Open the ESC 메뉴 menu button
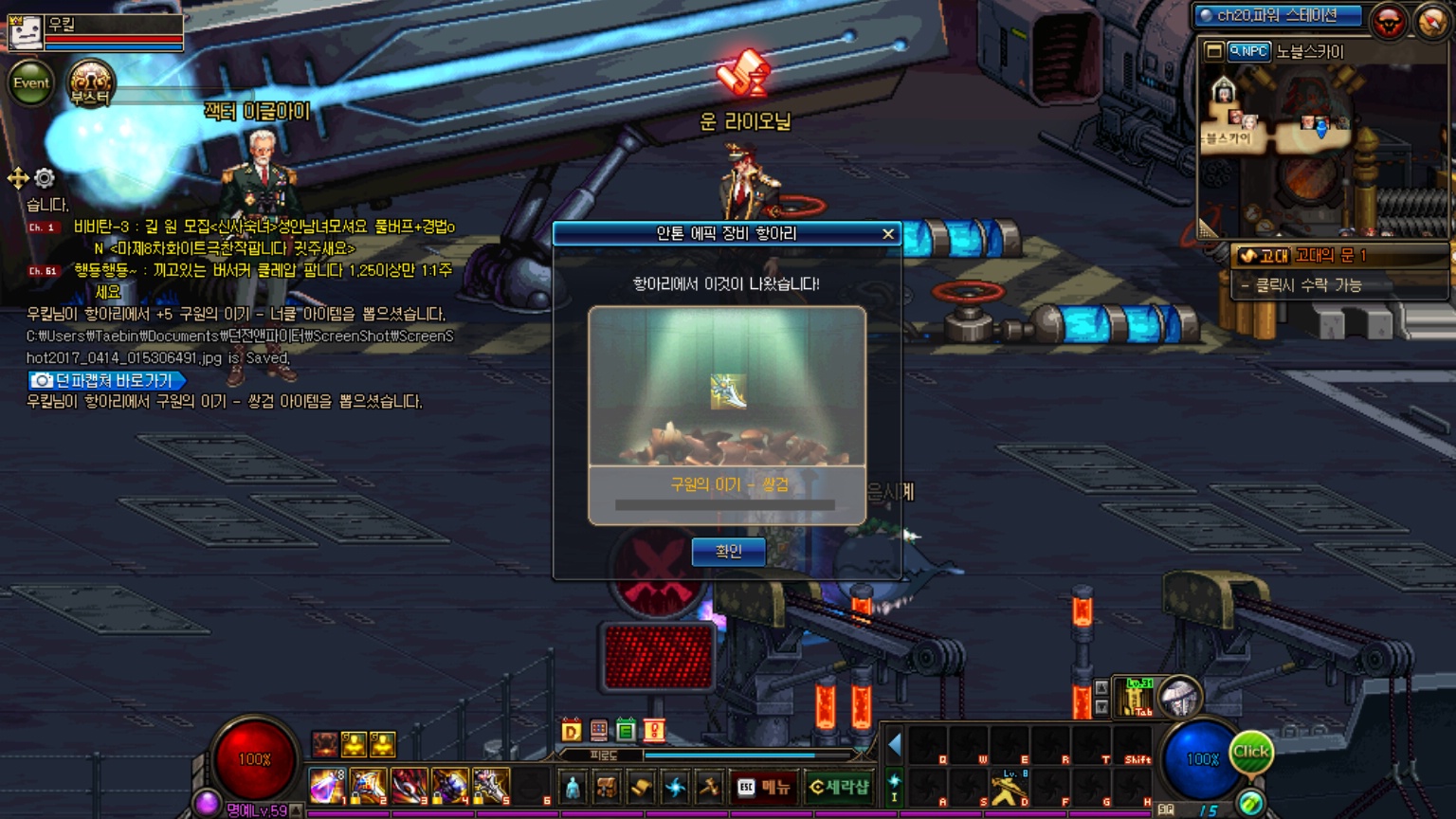1456x819 pixels. click(x=764, y=787)
